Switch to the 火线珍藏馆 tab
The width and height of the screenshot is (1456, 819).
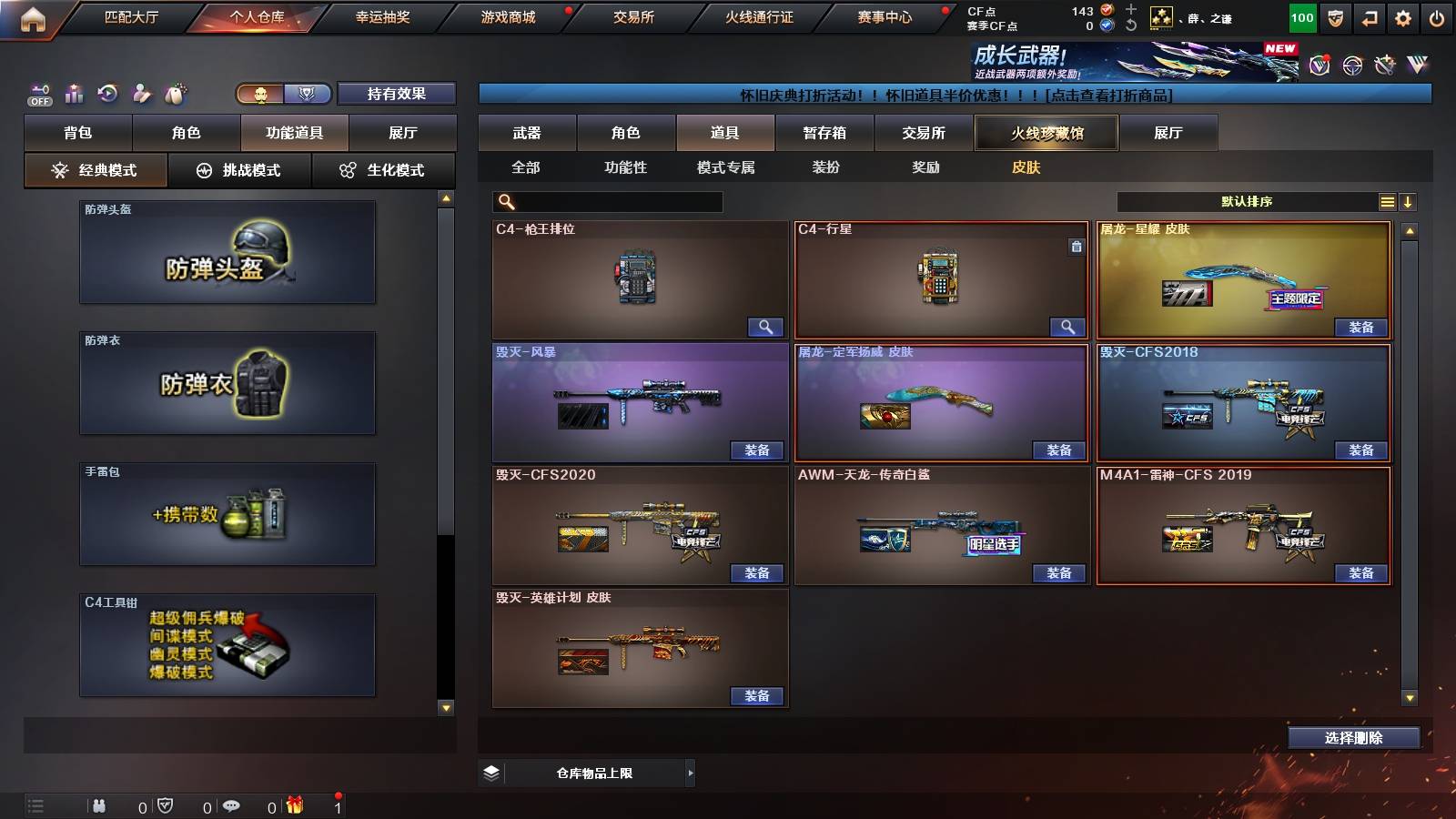pos(1046,133)
